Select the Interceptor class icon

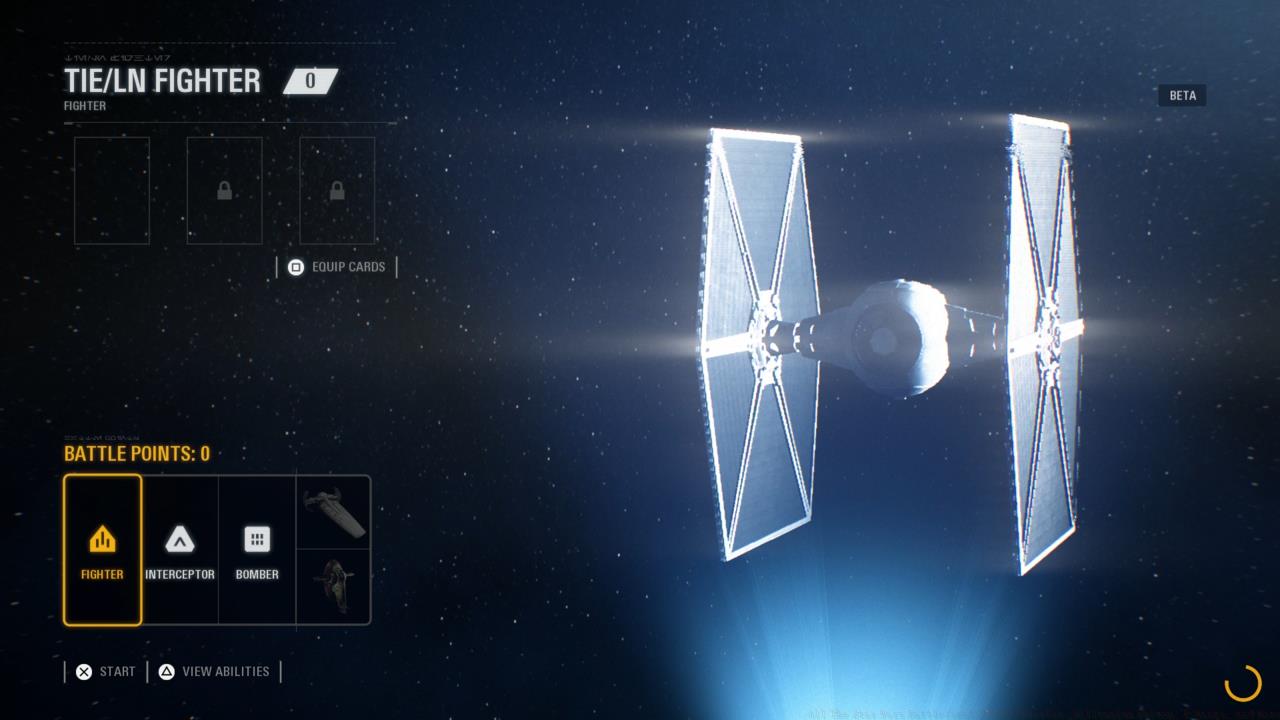tap(180, 539)
